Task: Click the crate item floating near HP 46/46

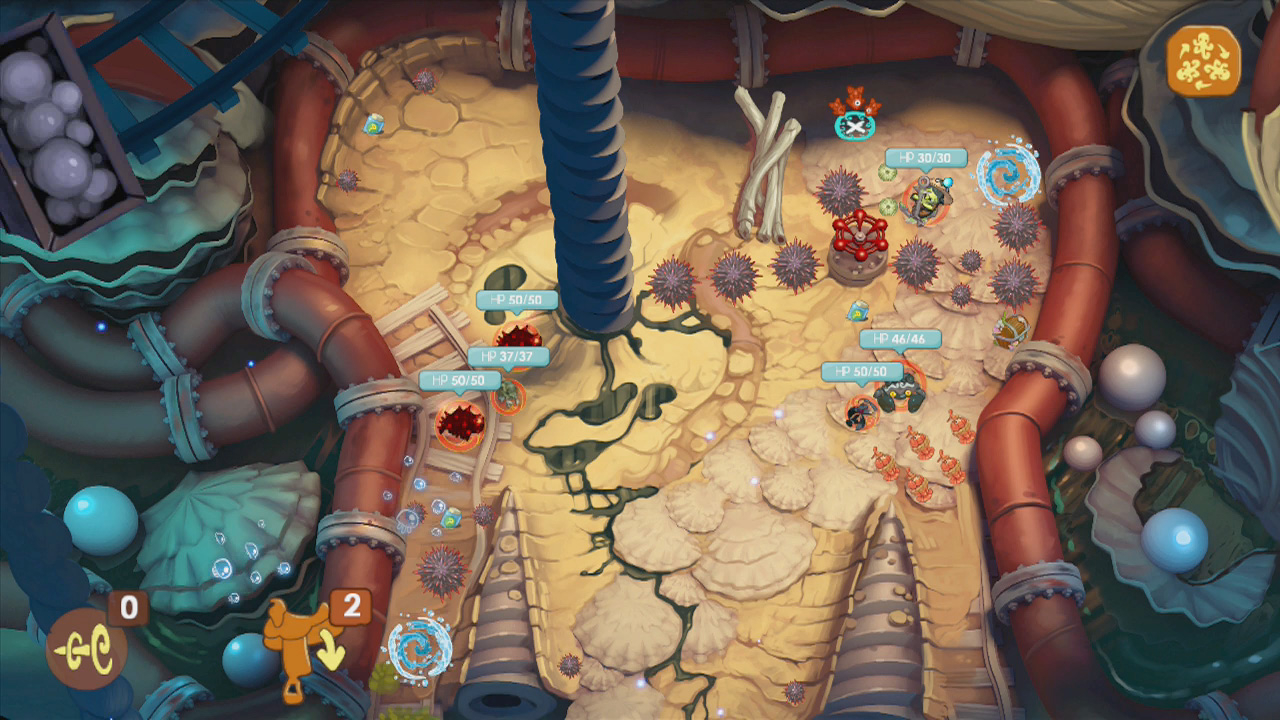Action: tap(857, 312)
